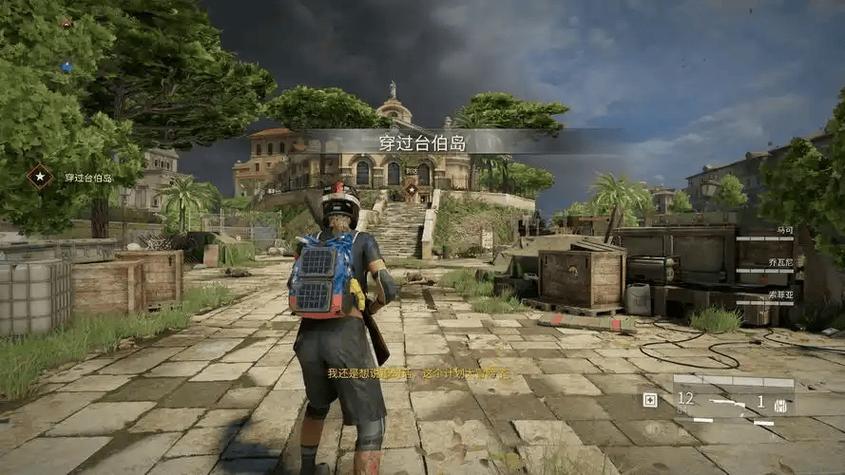This screenshot has height=475, width=845.
Task: Select the equipped rifle weapon icon
Action: pyautogui.click(x=728, y=401)
